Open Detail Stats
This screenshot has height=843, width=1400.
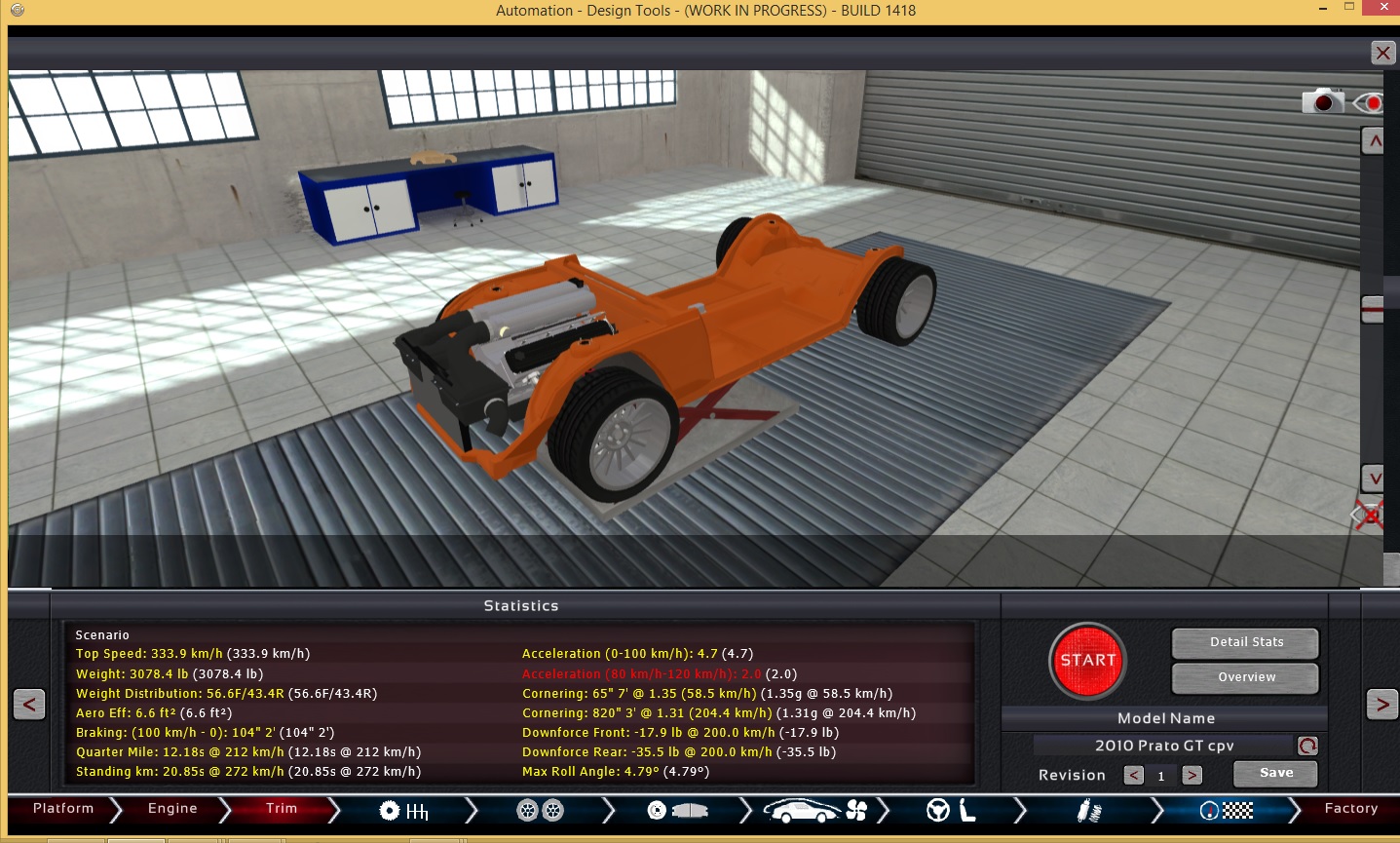(x=1244, y=641)
